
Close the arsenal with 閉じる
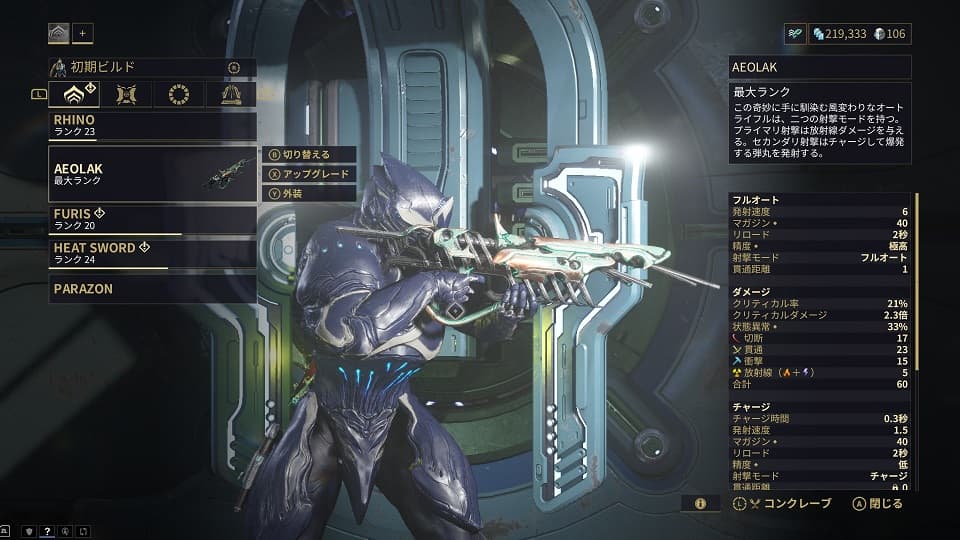(878, 504)
